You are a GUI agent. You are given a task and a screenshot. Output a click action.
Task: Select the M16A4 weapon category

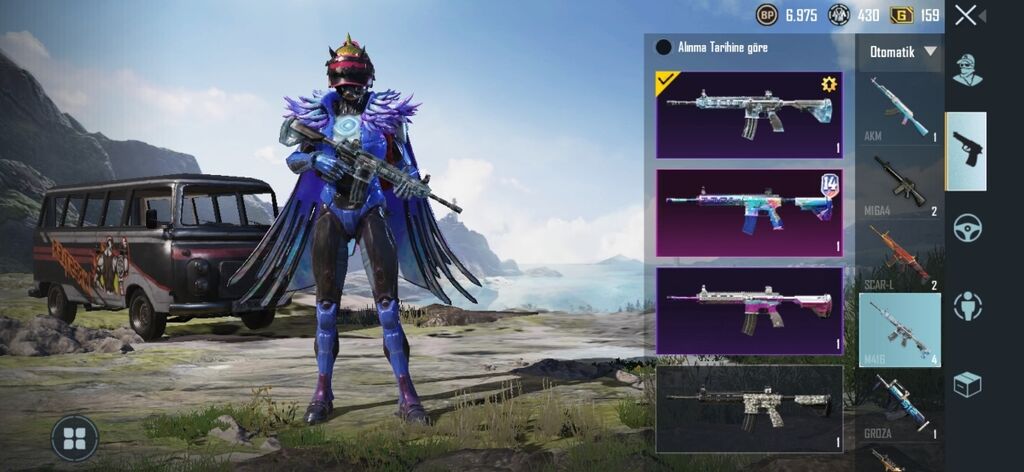899,183
